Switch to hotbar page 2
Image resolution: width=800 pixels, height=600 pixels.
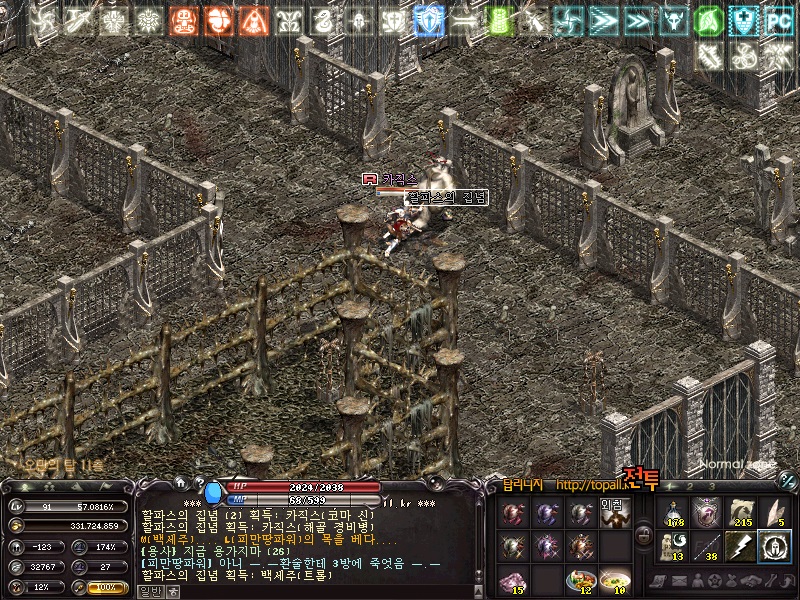click(x=691, y=487)
